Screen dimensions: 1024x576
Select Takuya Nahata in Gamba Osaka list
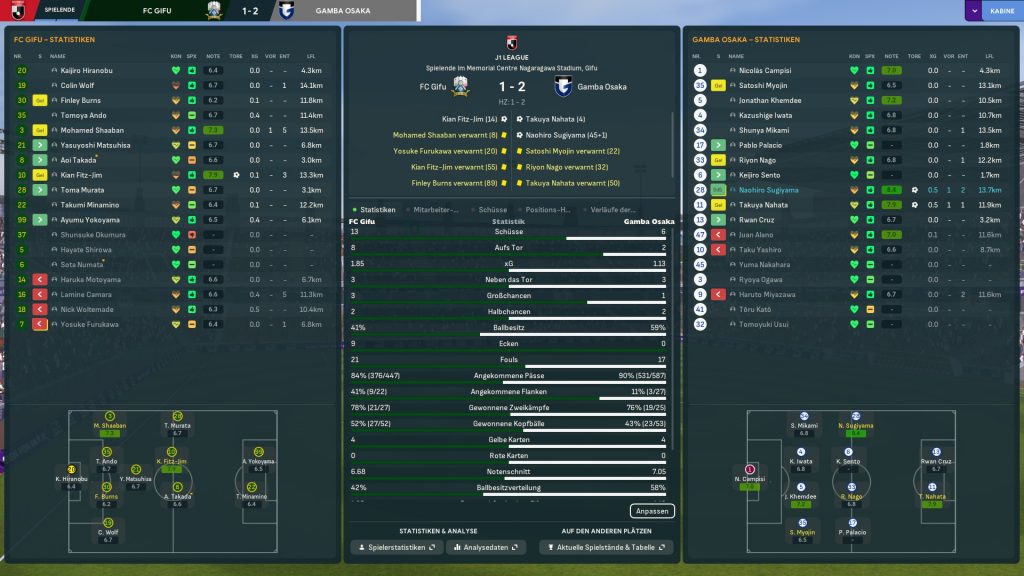pyautogui.click(x=762, y=204)
